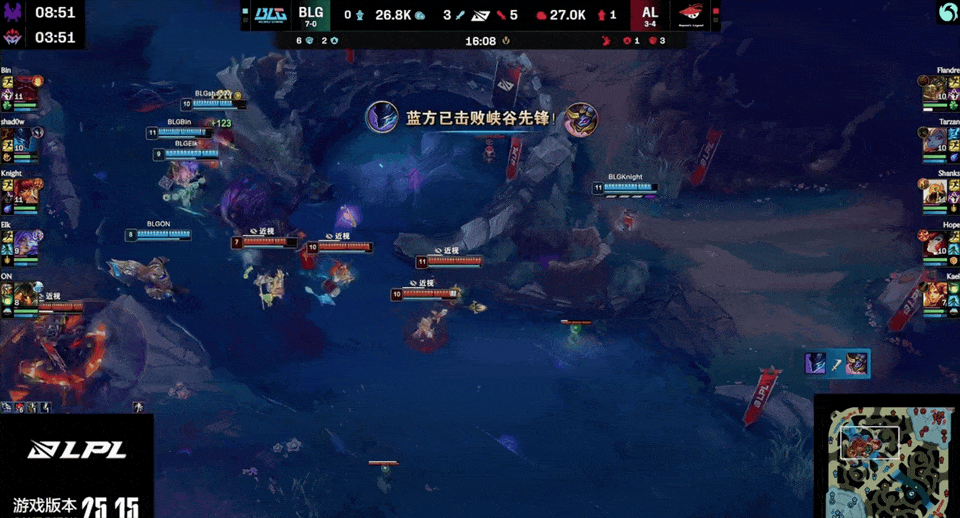Click the Rift Herald announcement banner

481,118
